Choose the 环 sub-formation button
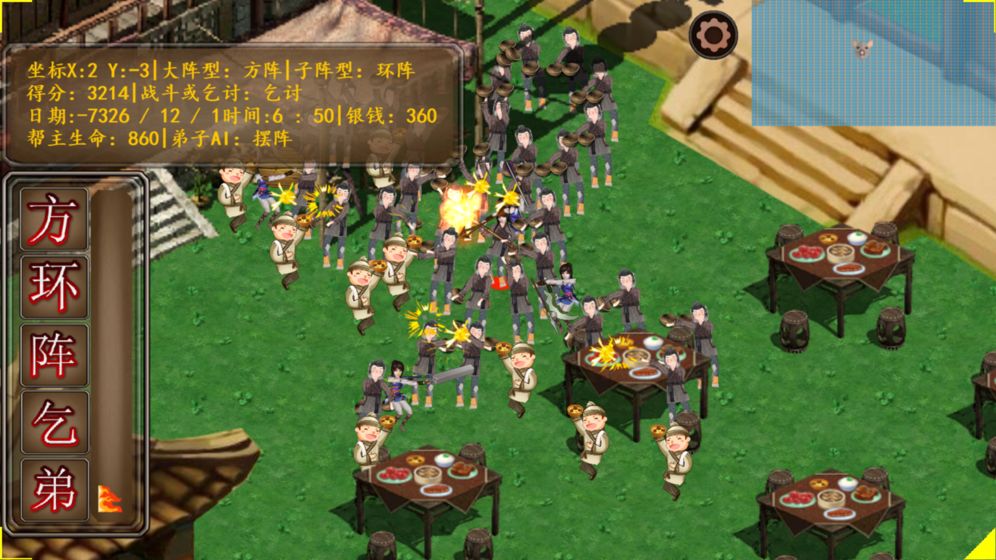The width and height of the screenshot is (996, 560). 53,287
